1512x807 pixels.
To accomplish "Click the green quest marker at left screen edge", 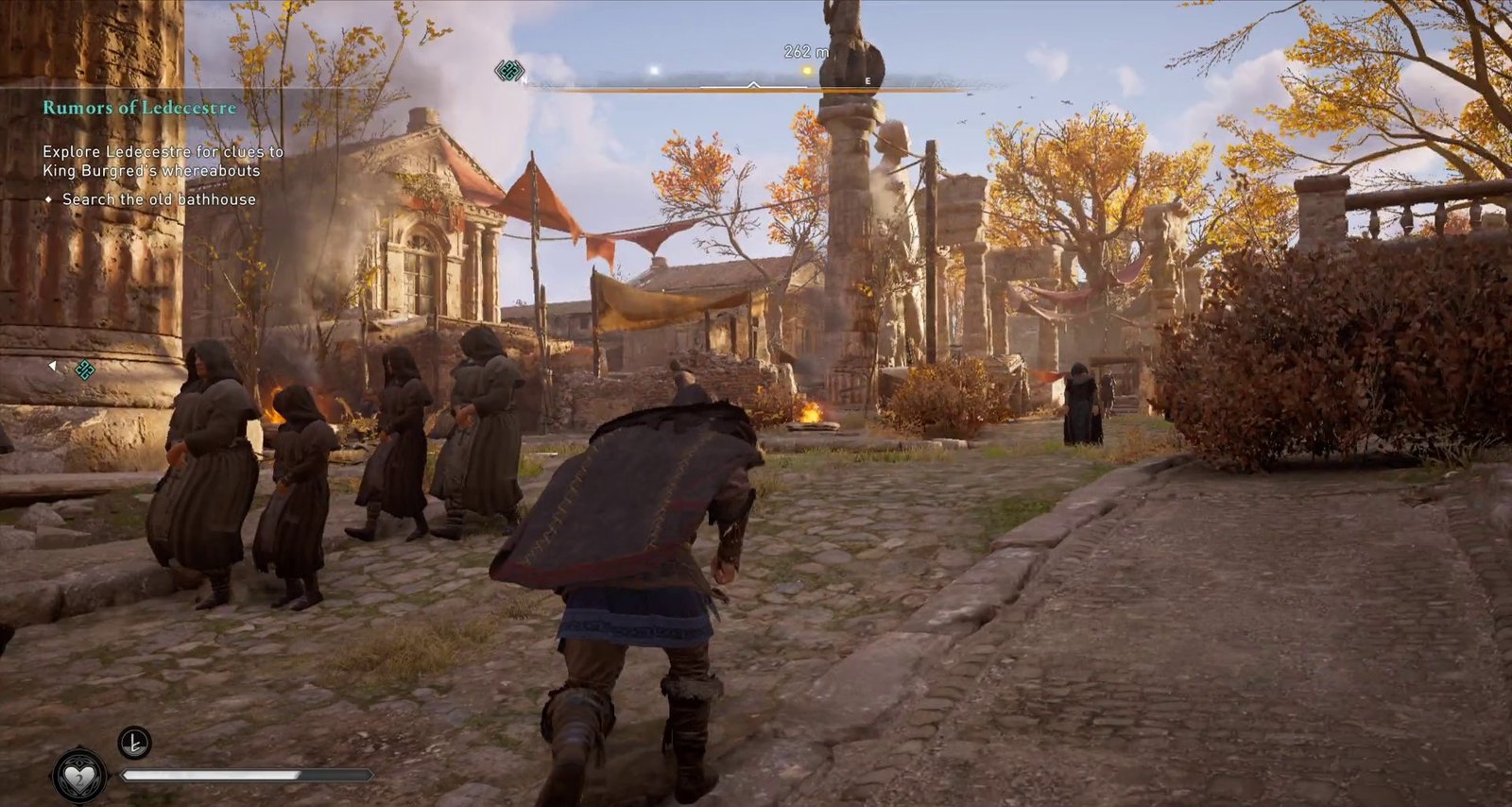I will (84, 369).
